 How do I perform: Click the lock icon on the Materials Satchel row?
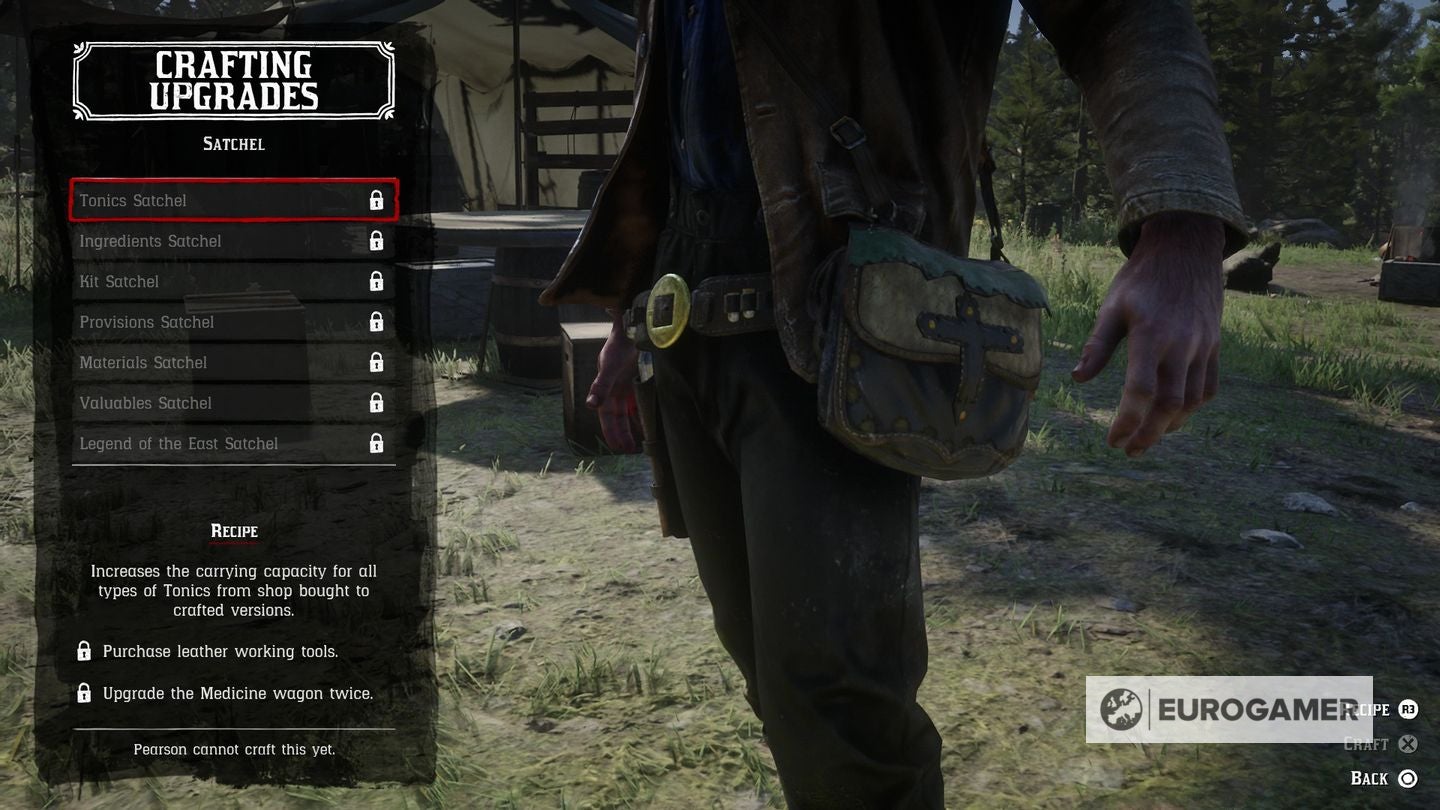(377, 362)
